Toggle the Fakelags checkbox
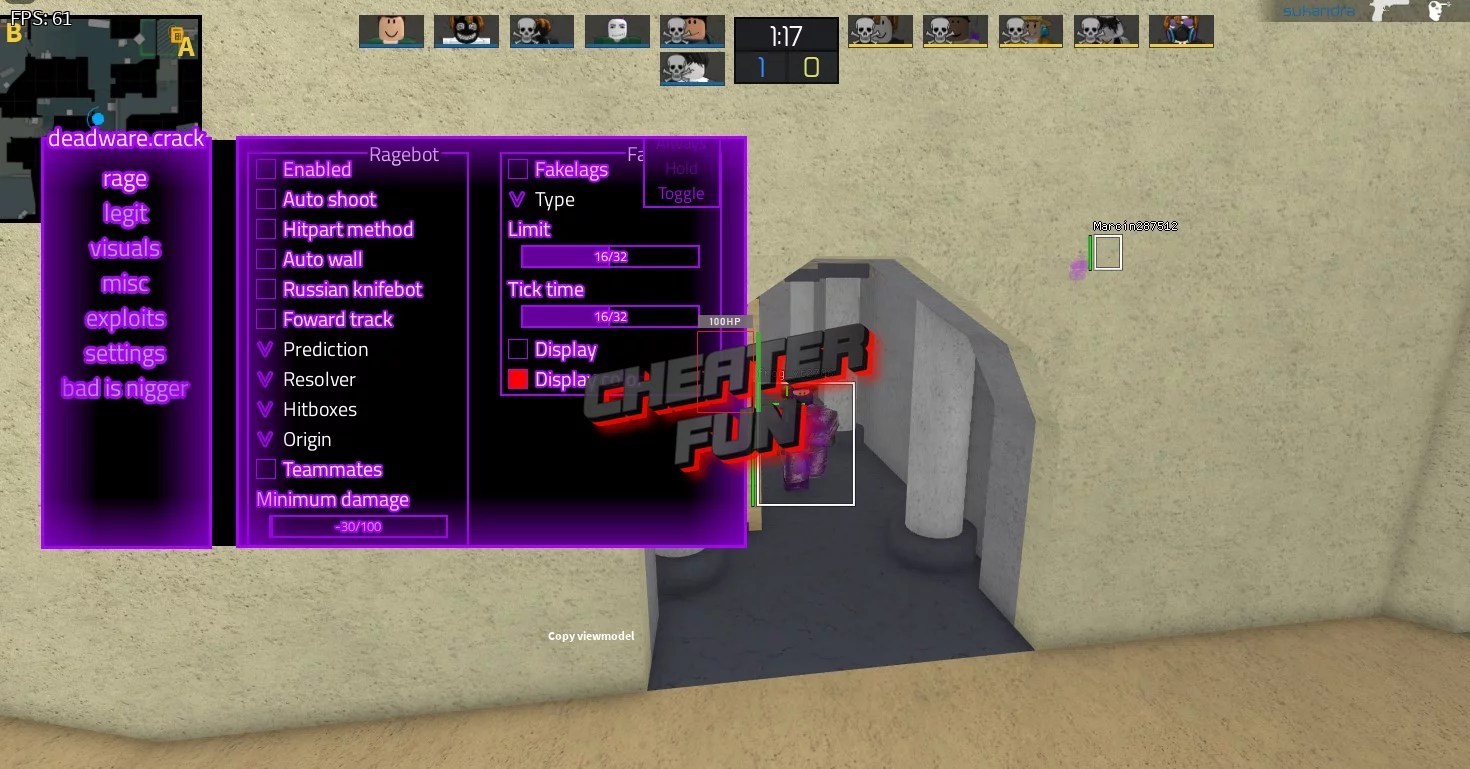Viewport: 1470px width, 769px height. (x=518, y=169)
